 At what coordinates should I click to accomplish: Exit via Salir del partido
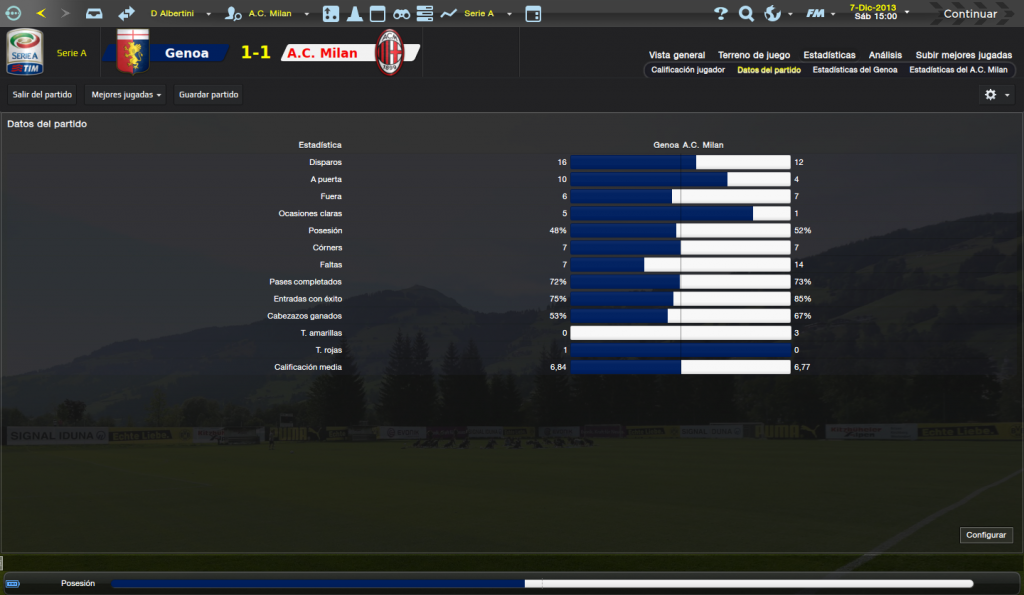pyautogui.click(x=41, y=94)
